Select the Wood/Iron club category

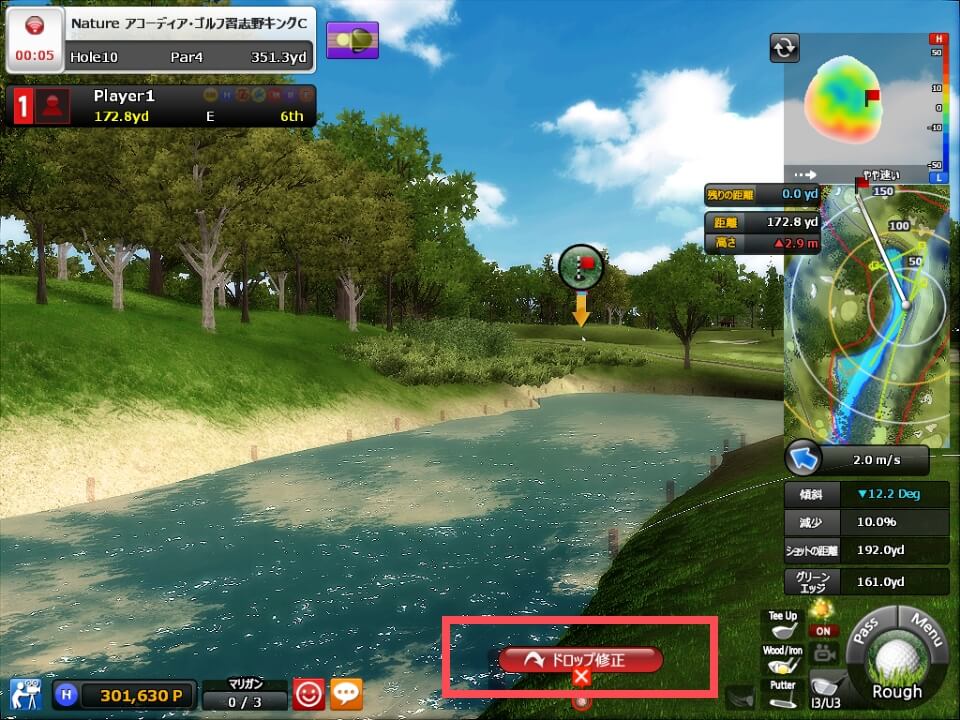tap(781, 659)
